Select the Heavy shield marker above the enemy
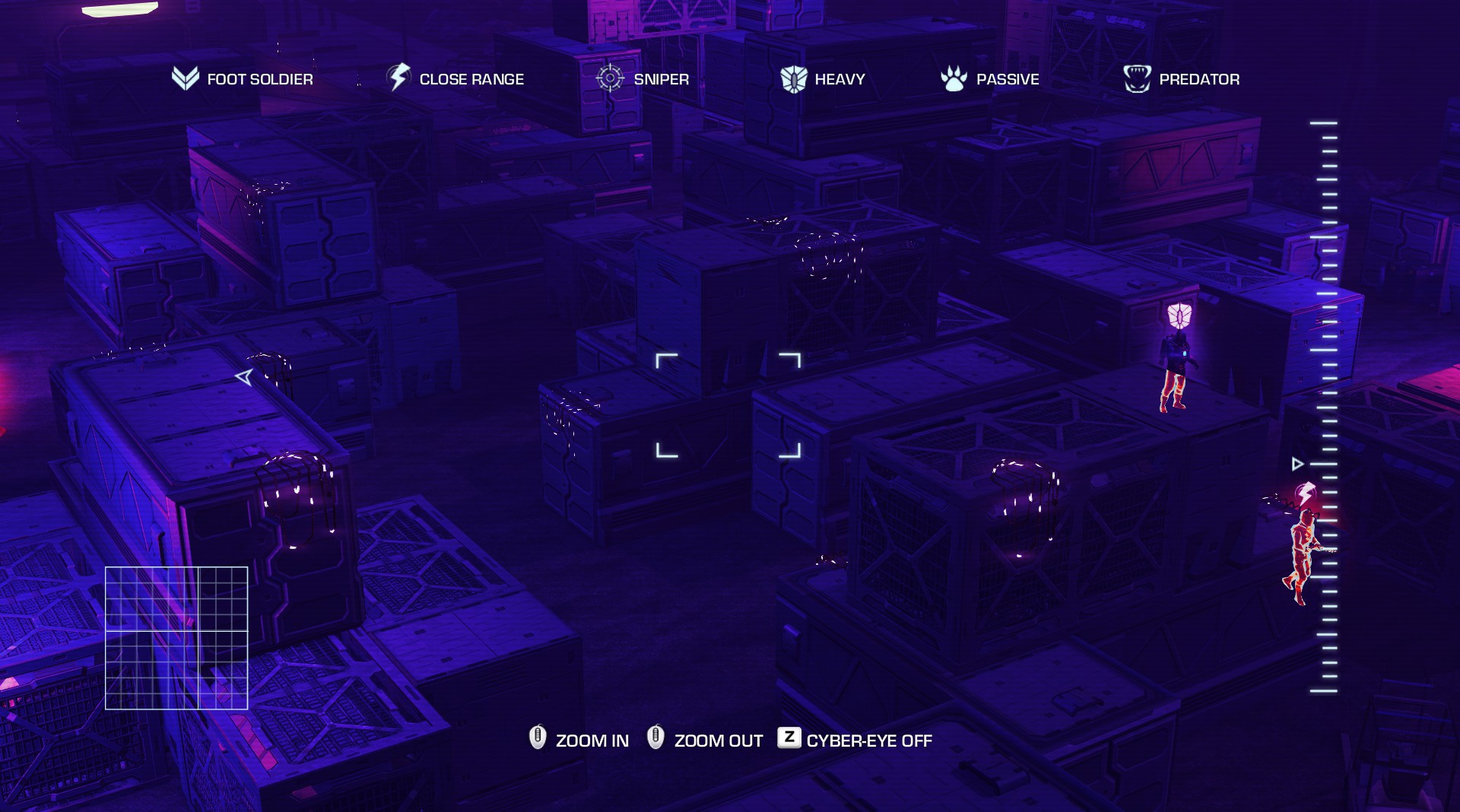Screen dimensions: 1460x812 [x=1179, y=315]
